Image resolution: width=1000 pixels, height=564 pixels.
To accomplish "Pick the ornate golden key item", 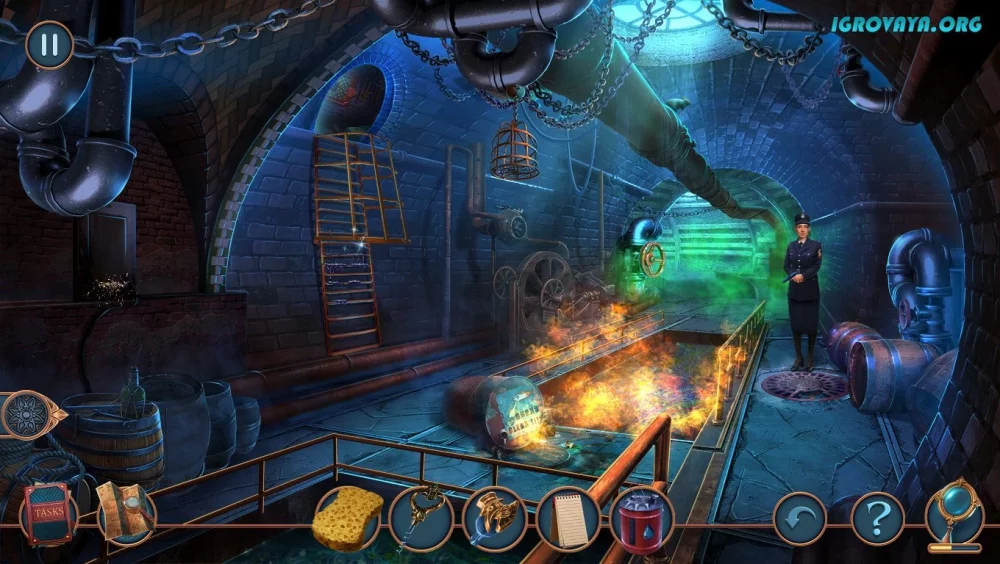I will [x=422, y=517].
